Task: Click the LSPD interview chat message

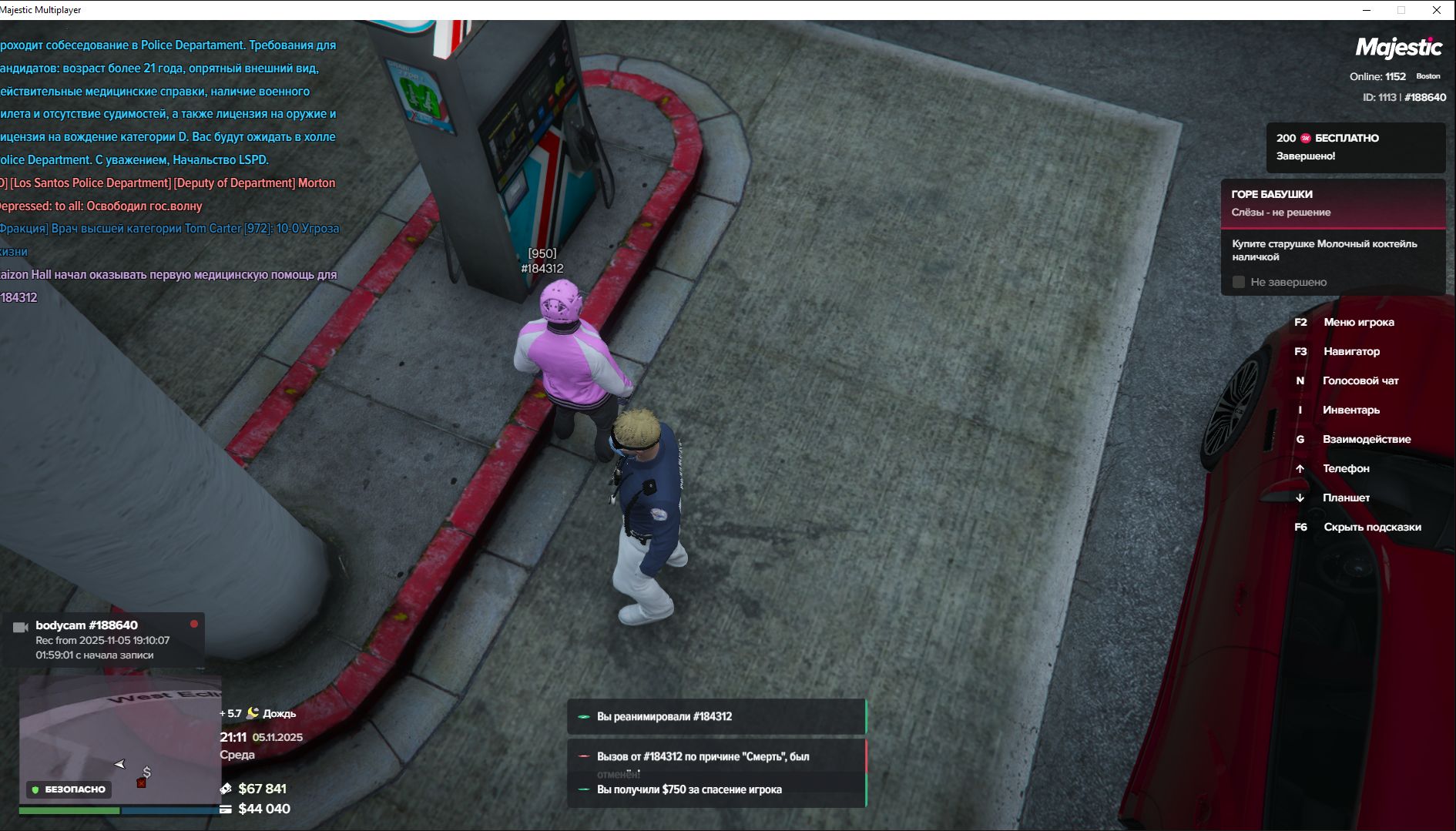Action: tap(168, 102)
